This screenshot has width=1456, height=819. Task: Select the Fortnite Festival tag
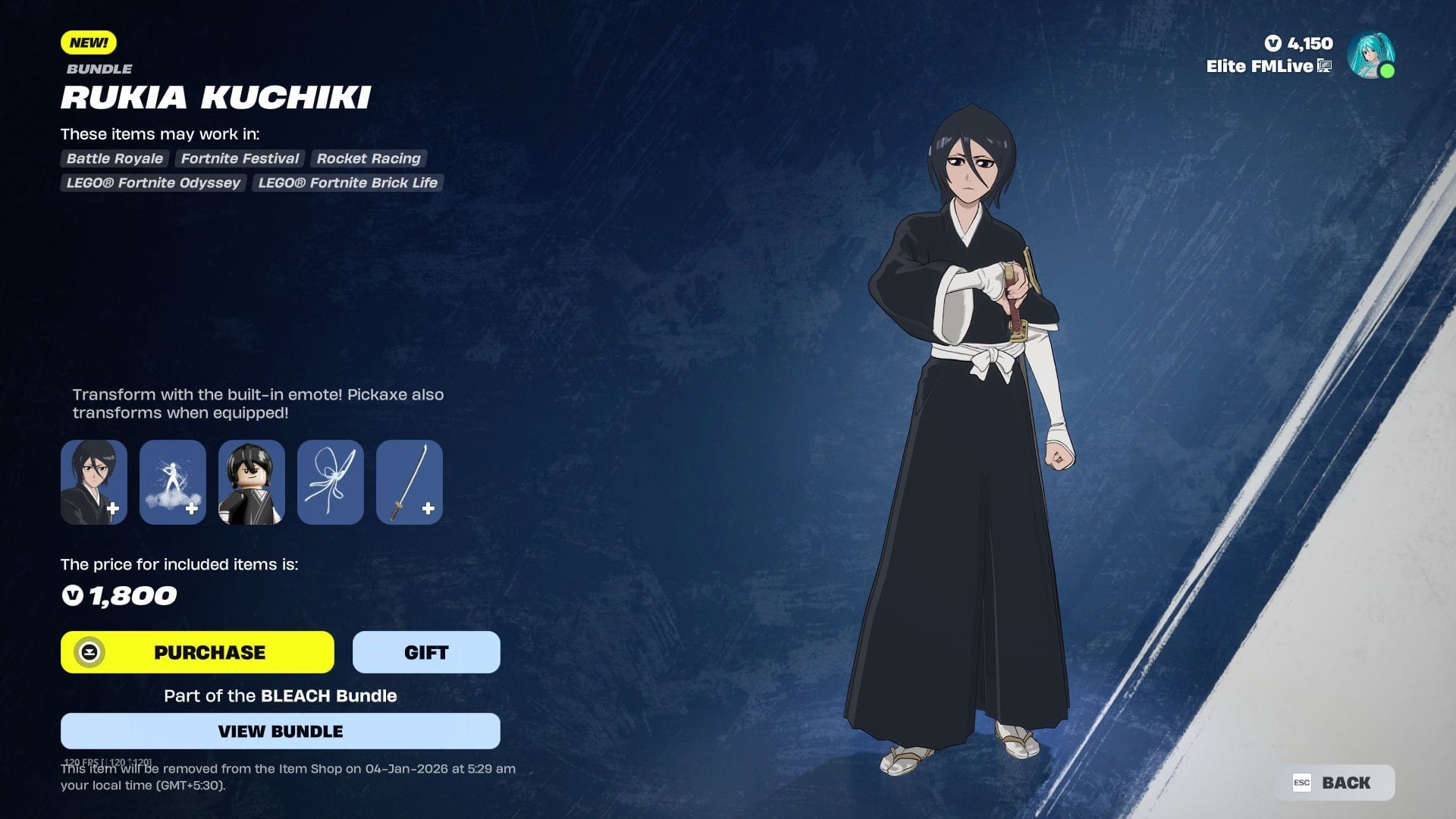[x=239, y=158]
